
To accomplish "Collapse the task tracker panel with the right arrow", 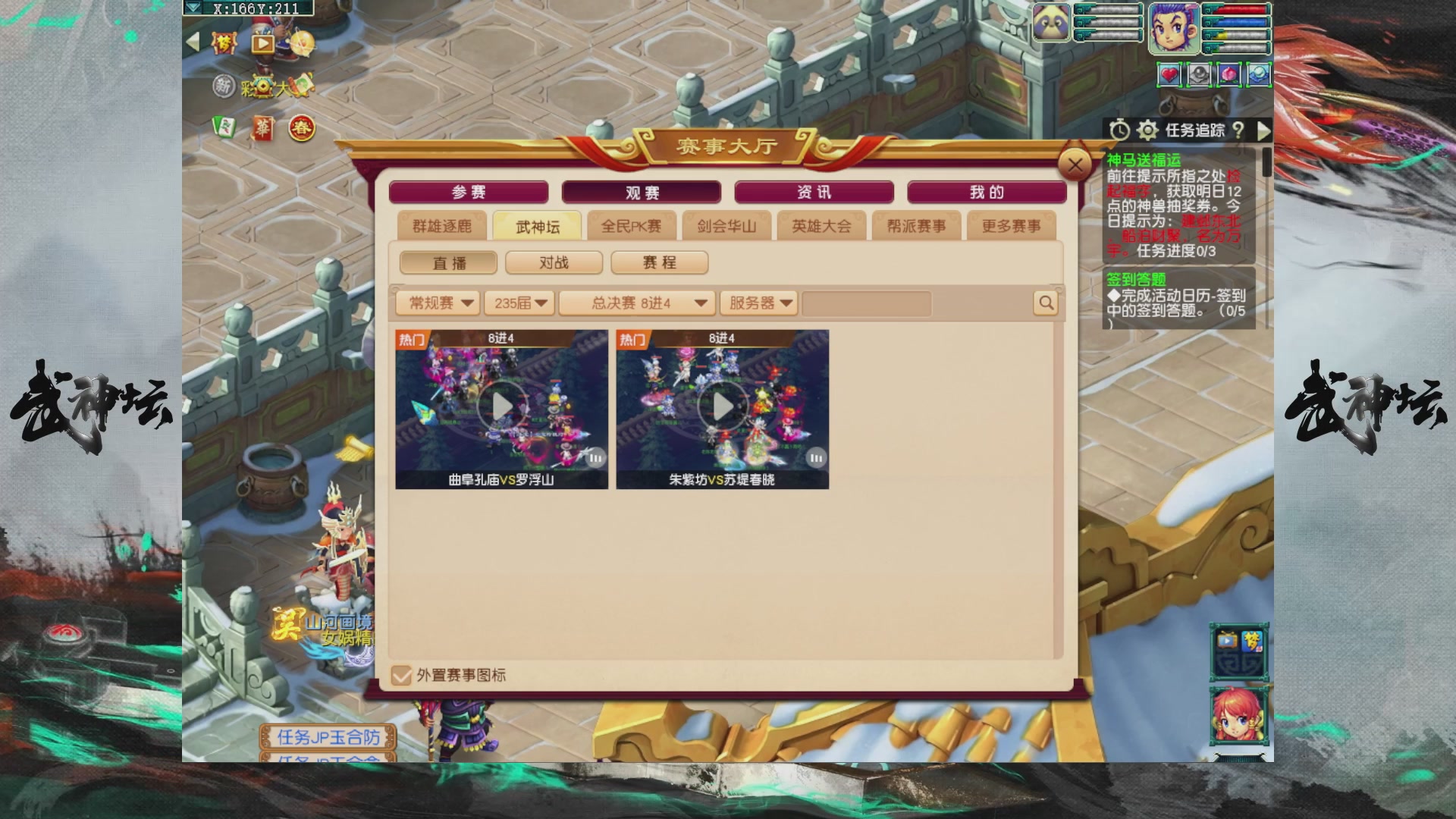I will click(1265, 132).
